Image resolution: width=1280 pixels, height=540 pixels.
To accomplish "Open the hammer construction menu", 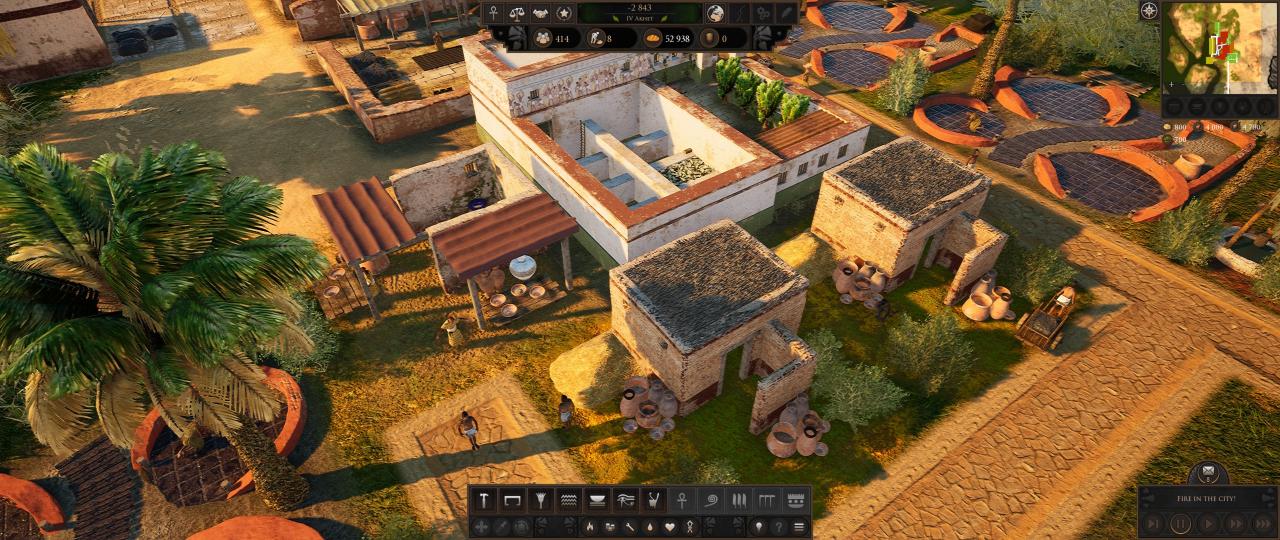I will 484,499.
